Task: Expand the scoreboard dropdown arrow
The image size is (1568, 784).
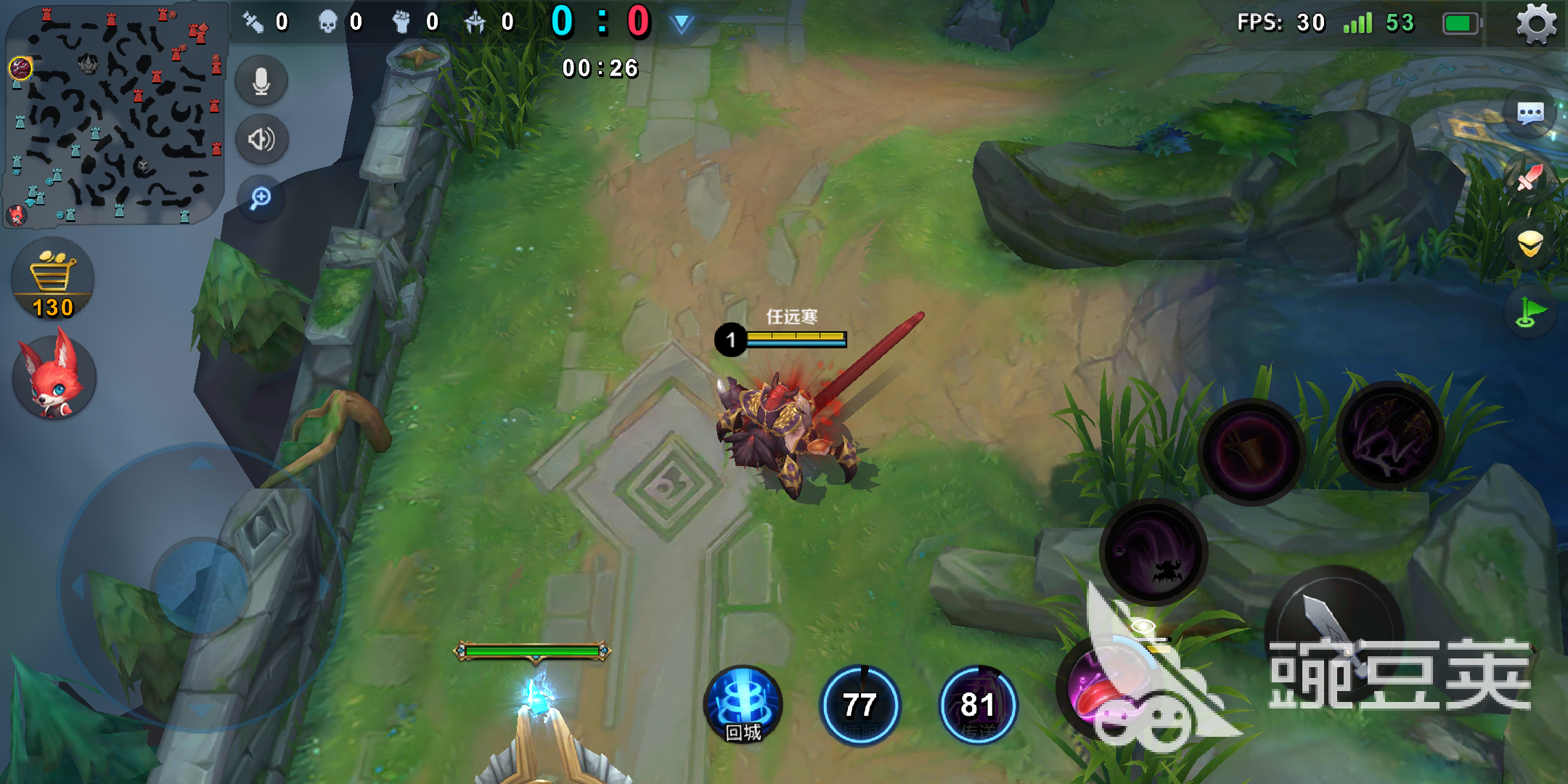Action: 681,24
